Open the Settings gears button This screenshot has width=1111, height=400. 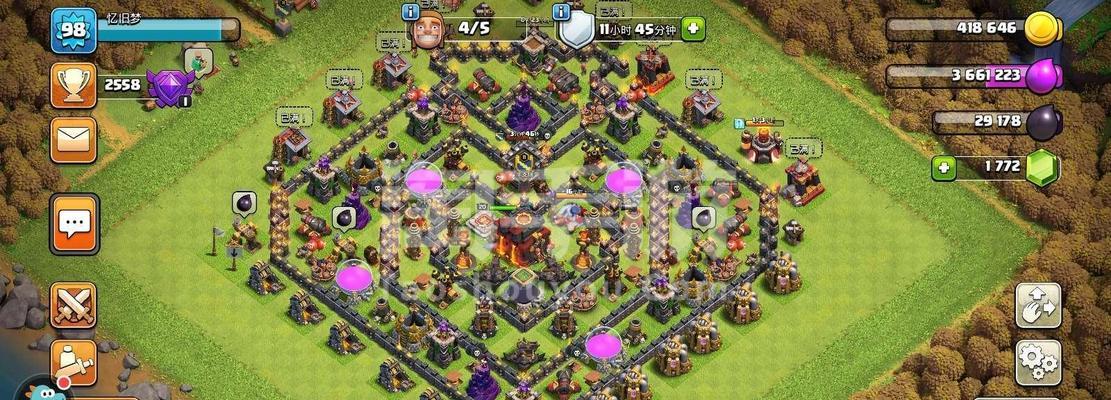point(1038,361)
